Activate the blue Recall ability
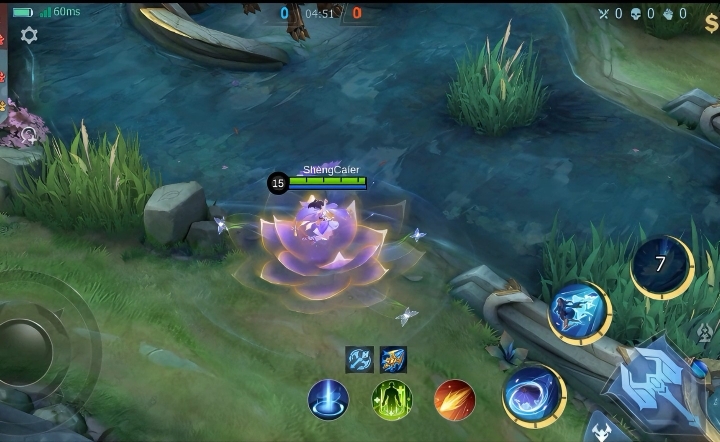This screenshot has width=720, height=442. [327, 400]
